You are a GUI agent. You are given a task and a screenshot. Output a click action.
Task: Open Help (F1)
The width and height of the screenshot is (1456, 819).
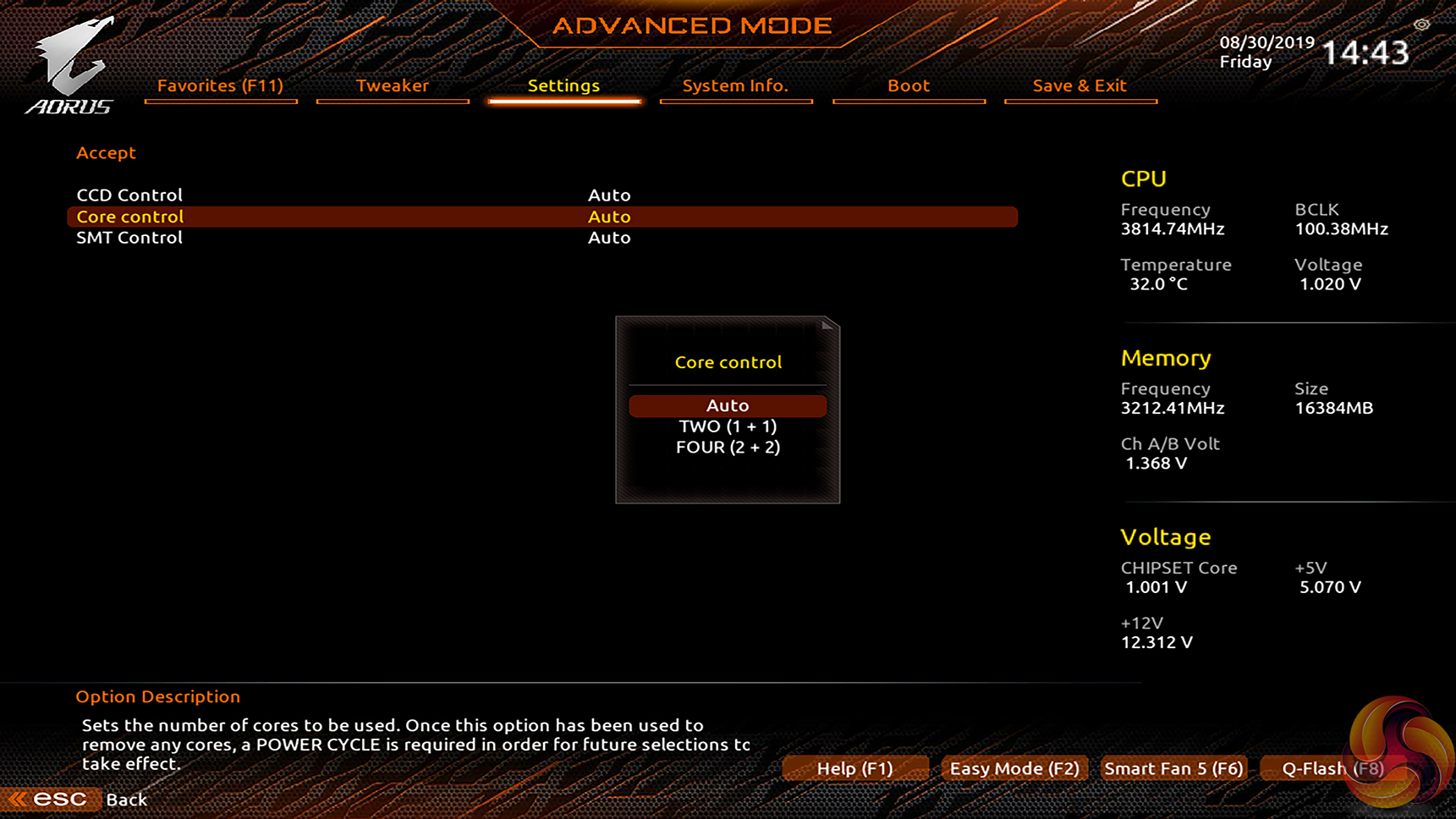coord(854,768)
